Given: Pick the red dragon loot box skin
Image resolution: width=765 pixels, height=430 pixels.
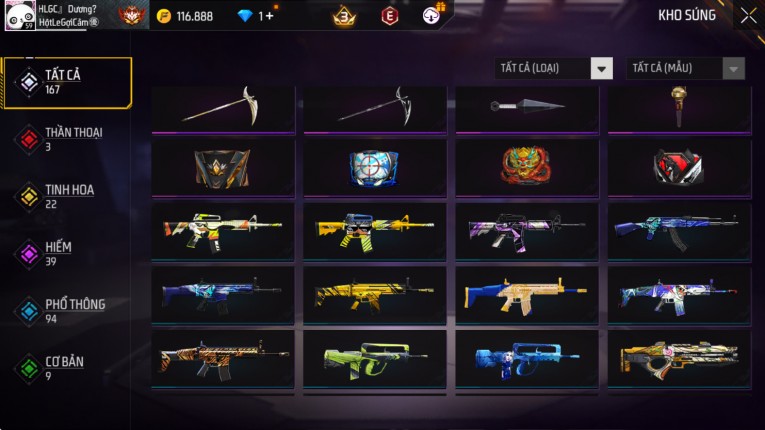Looking at the screenshot, I should [527, 166].
